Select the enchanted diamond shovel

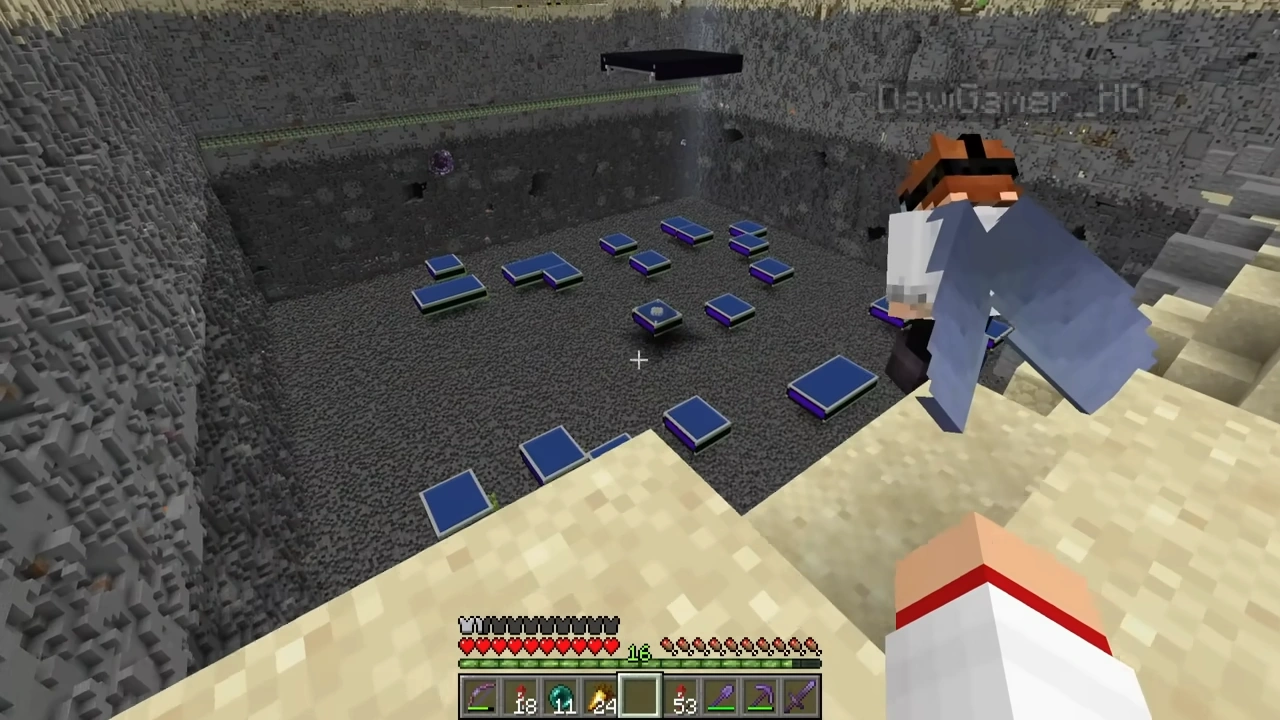722,695
